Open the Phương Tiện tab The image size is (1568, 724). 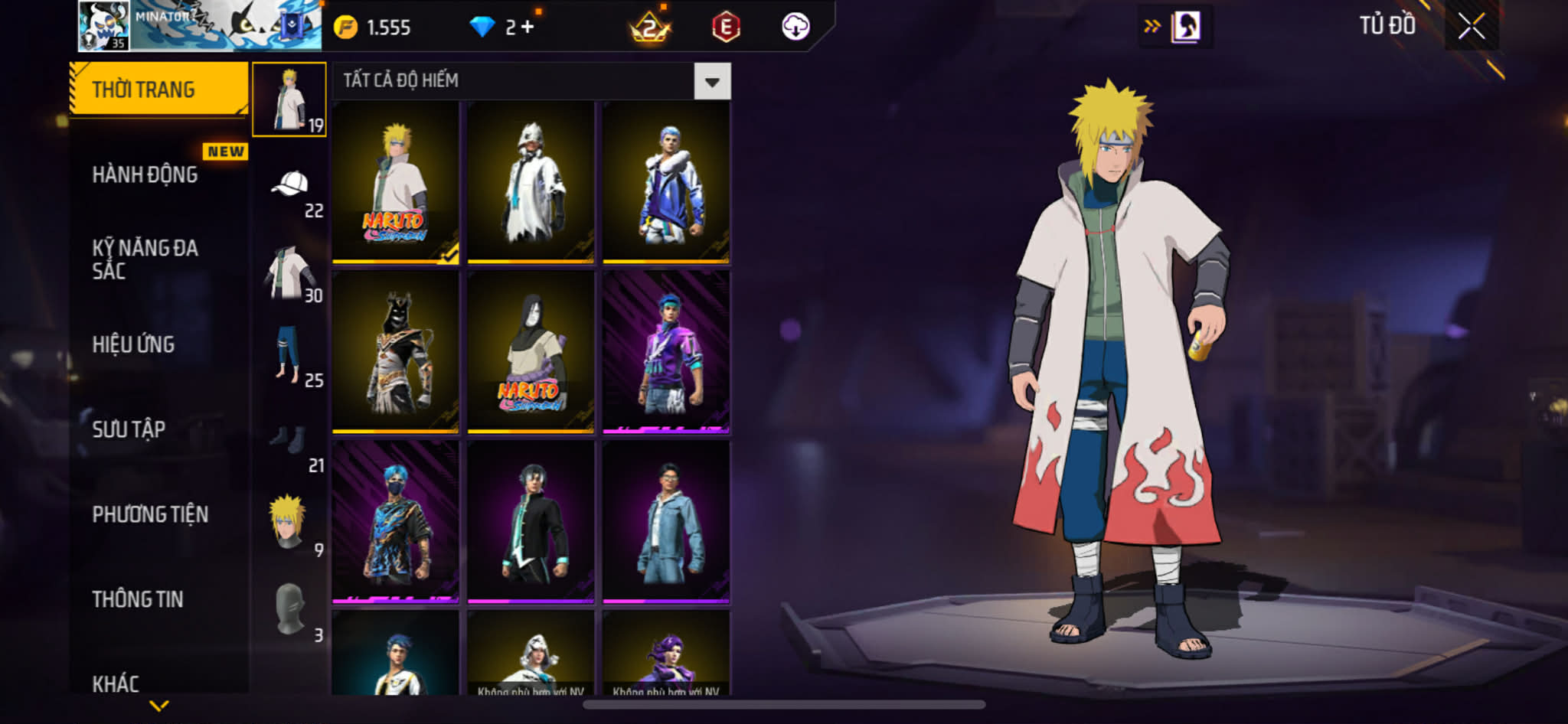point(150,514)
